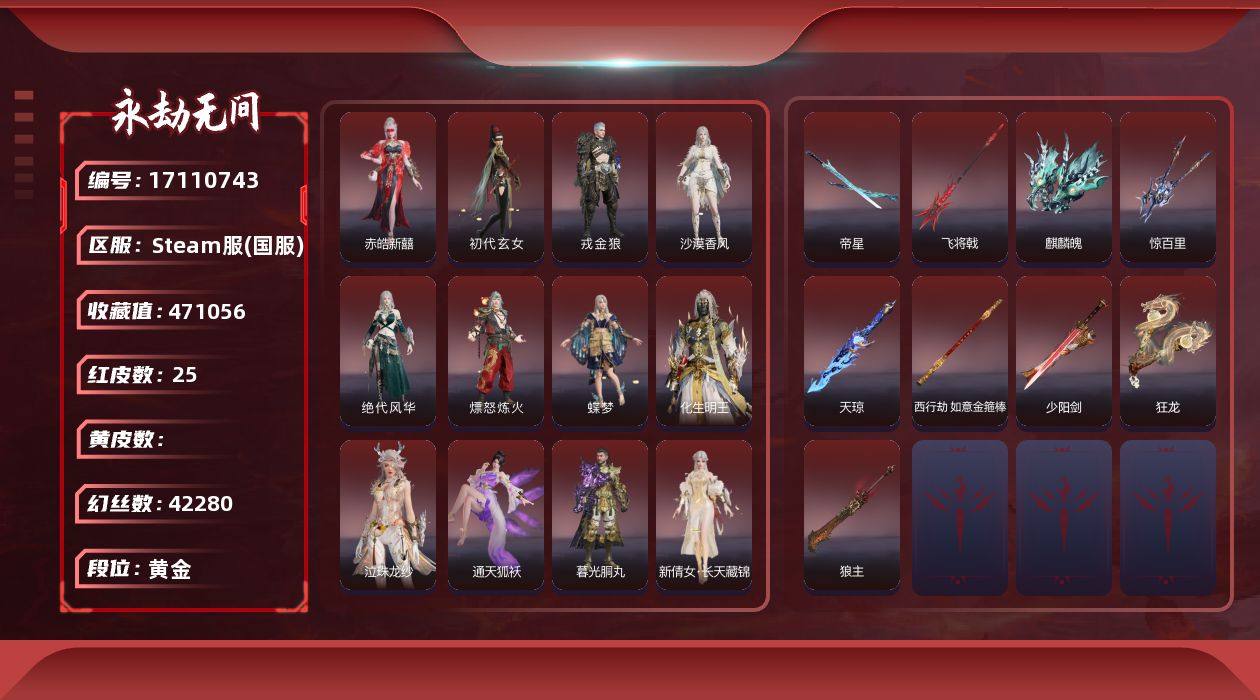
Task: Open the 麒麟魄 weapon card
Action: click(x=1064, y=186)
